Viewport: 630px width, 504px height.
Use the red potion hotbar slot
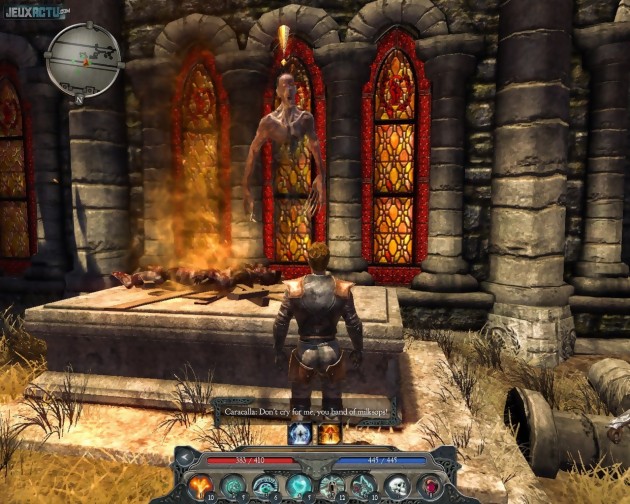pos(426,485)
